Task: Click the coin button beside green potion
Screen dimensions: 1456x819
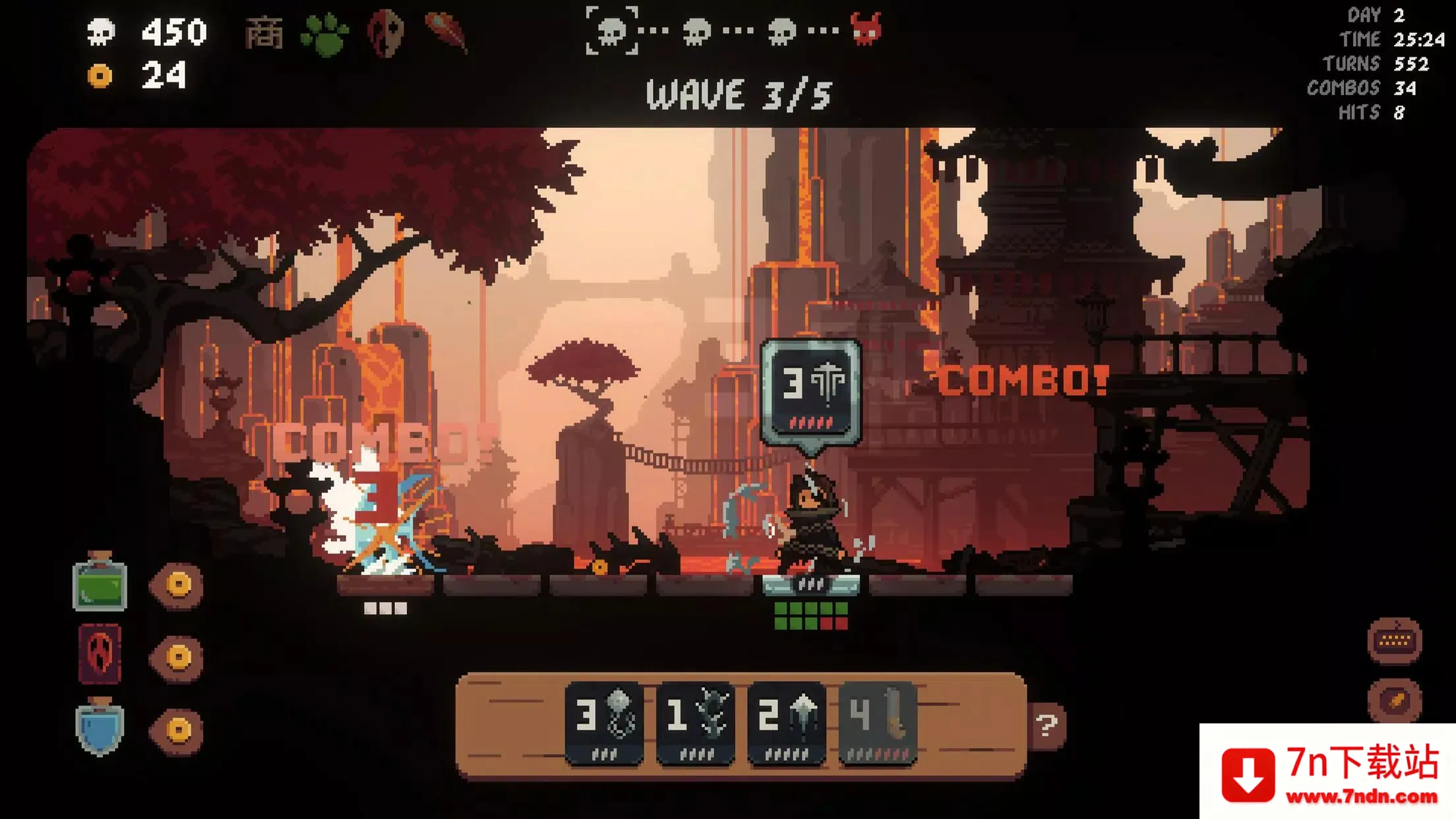Action: (178, 584)
